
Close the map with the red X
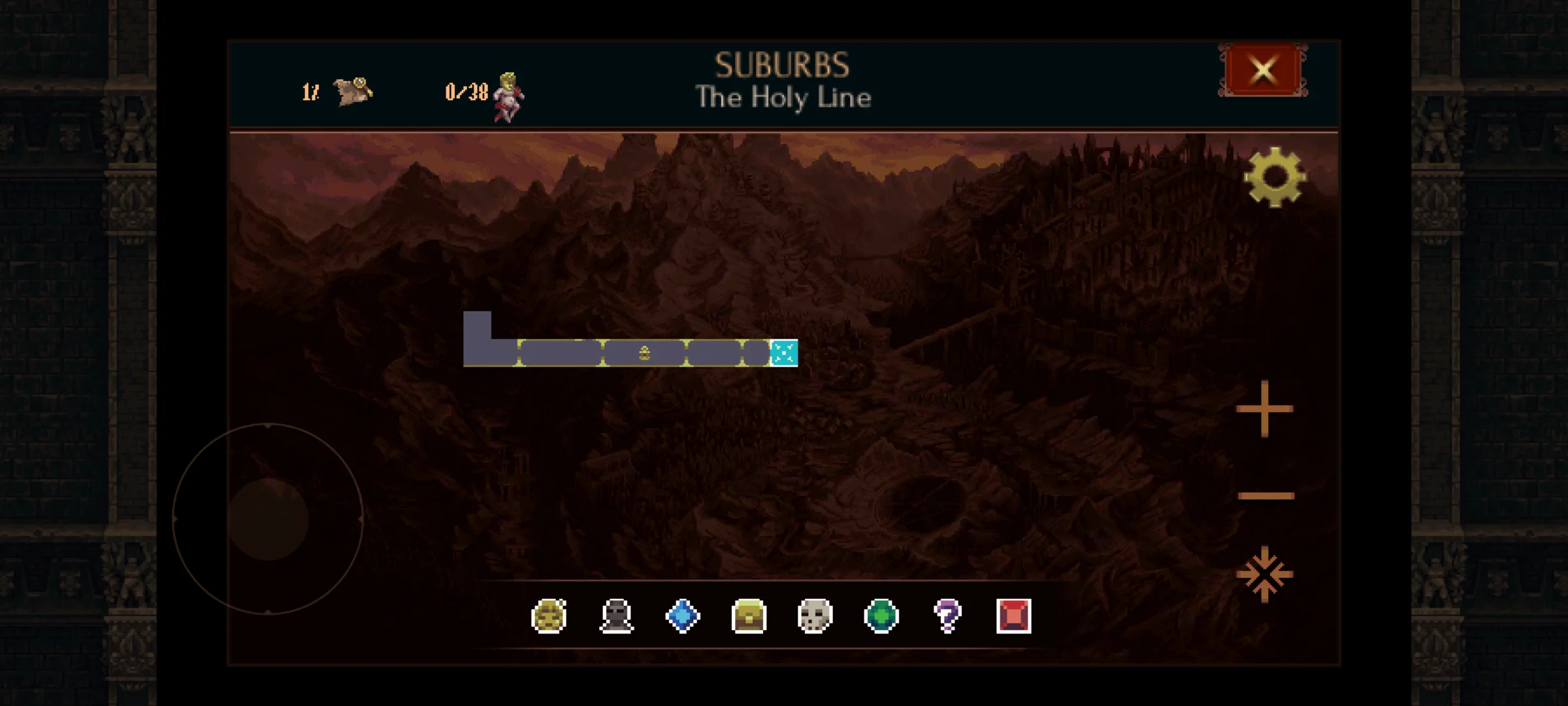1262,70
